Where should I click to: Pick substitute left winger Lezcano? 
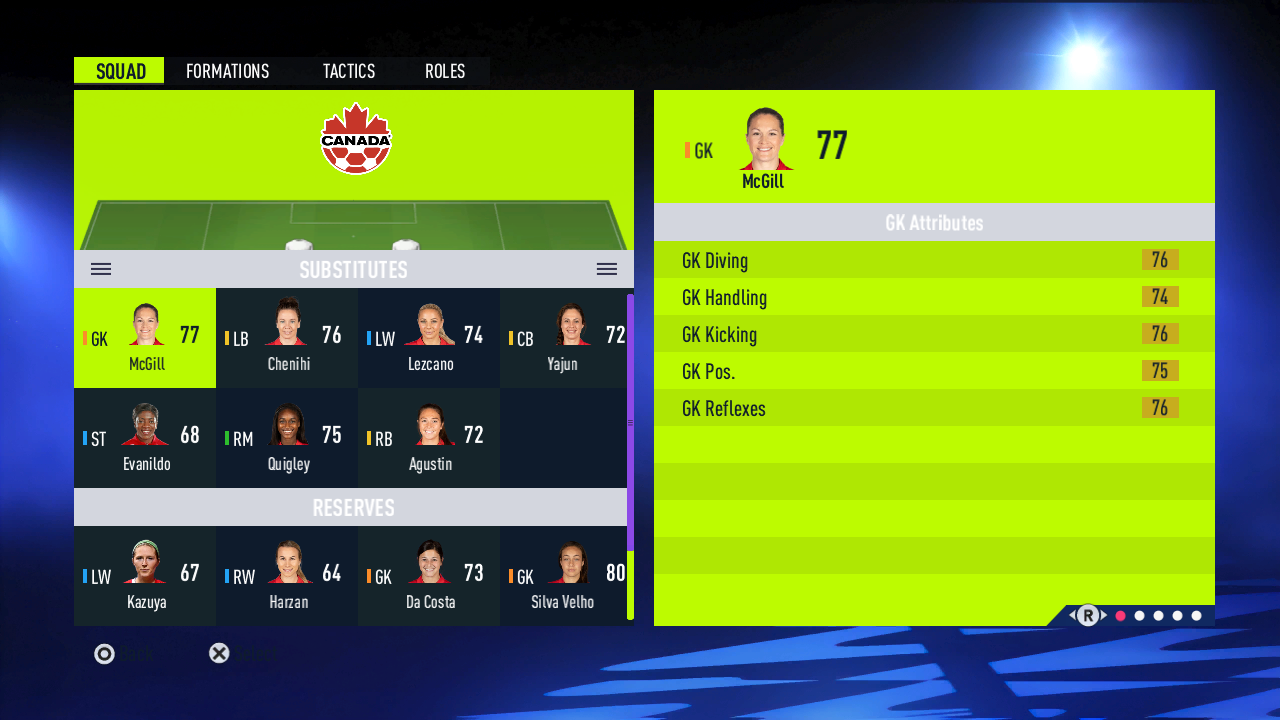pyautogui.click(x=429, y=338)
